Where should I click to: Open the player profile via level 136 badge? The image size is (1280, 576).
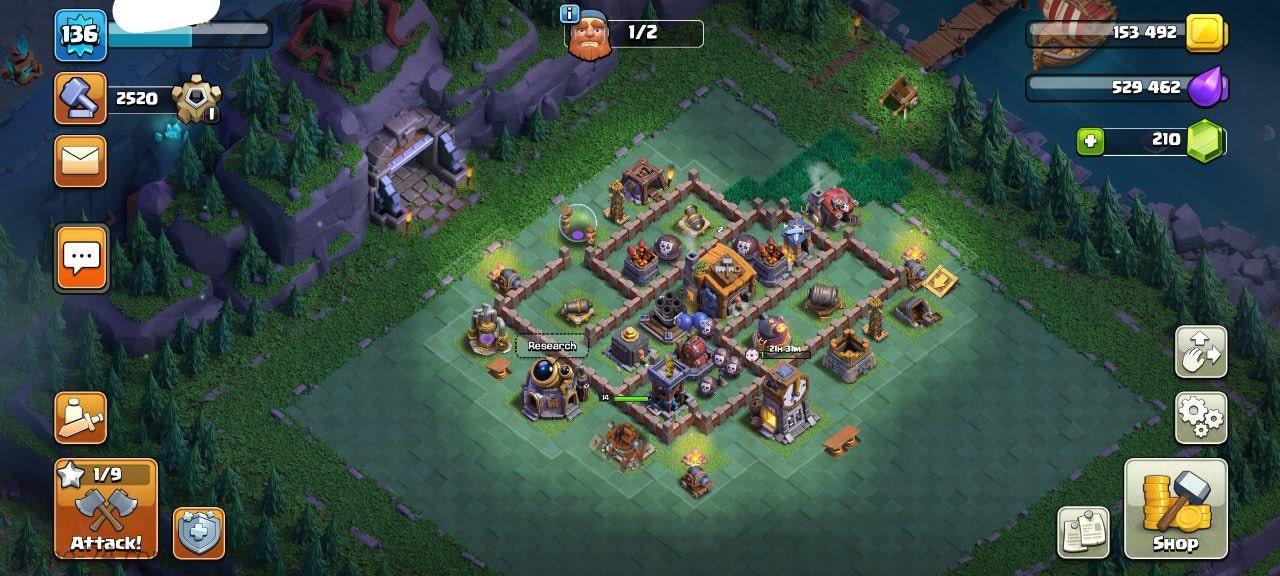coord(80,35)
